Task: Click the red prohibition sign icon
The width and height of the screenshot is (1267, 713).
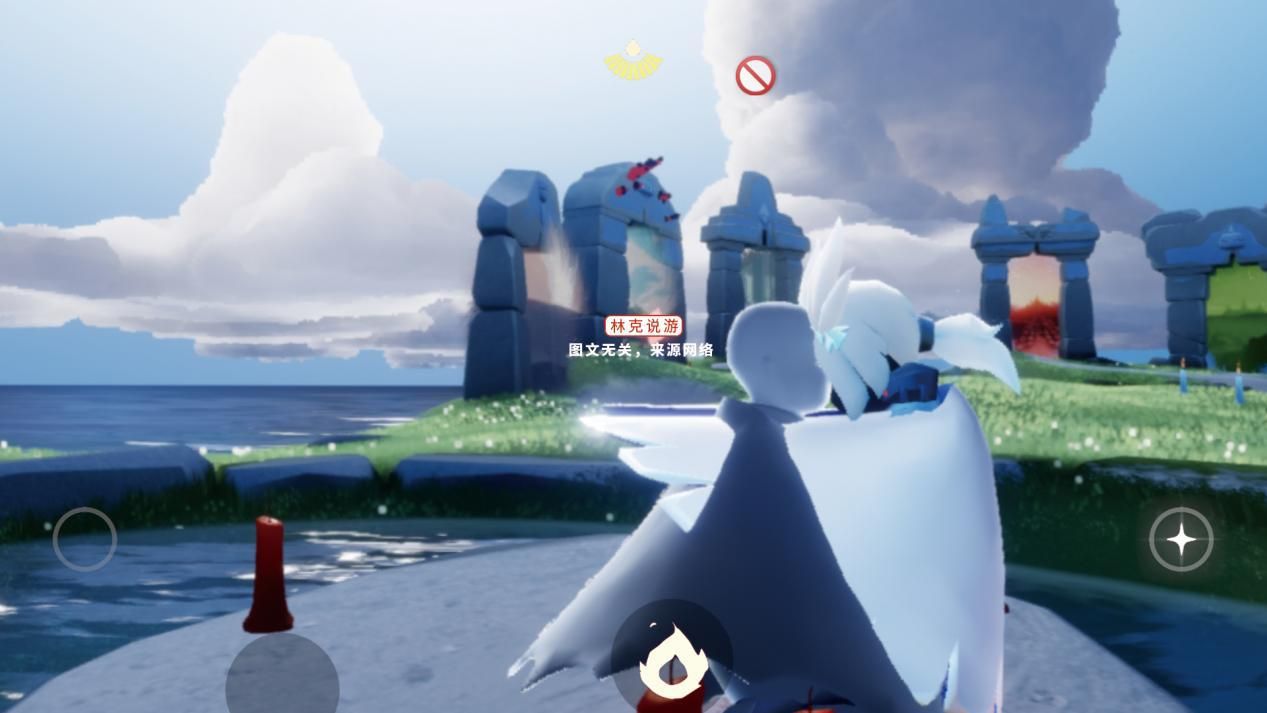Action: (755, 76)
